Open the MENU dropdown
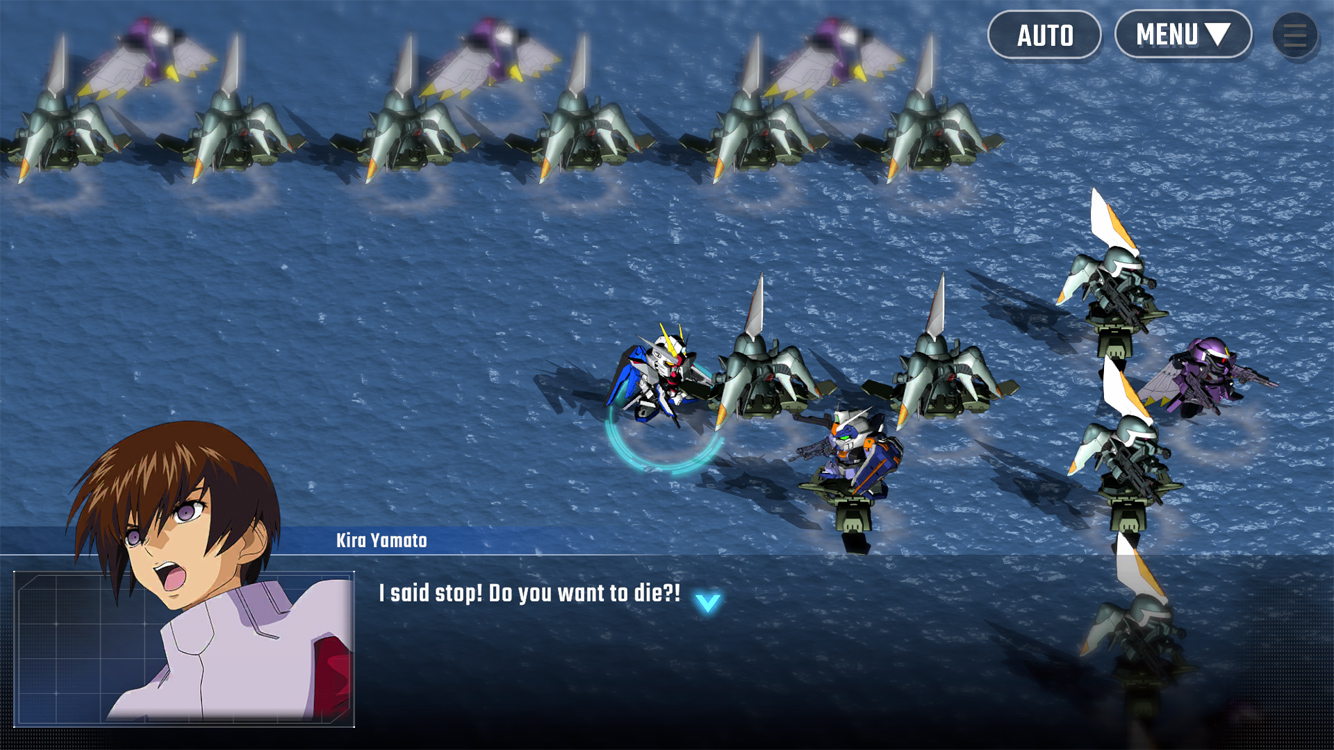 click(1182, 35)
